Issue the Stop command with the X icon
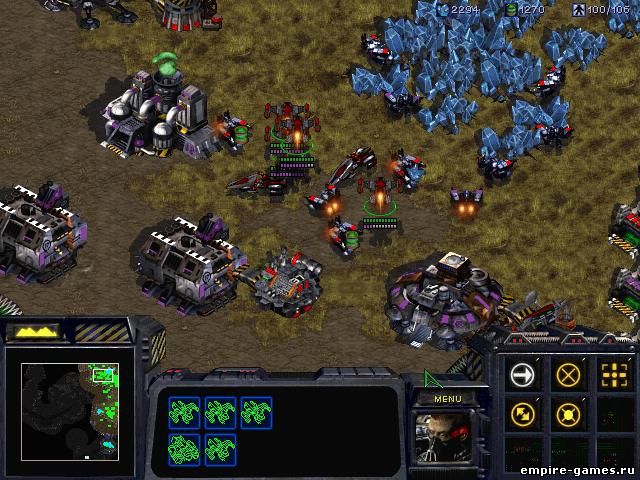The width and height of the screenshot is (640, 480). click(x=569, y=375)
